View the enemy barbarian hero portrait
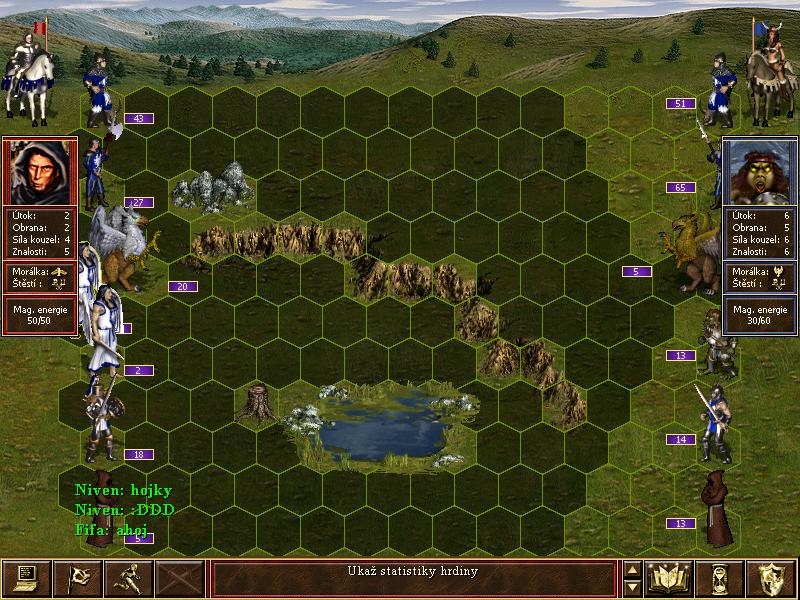 [x=759, y=171]
